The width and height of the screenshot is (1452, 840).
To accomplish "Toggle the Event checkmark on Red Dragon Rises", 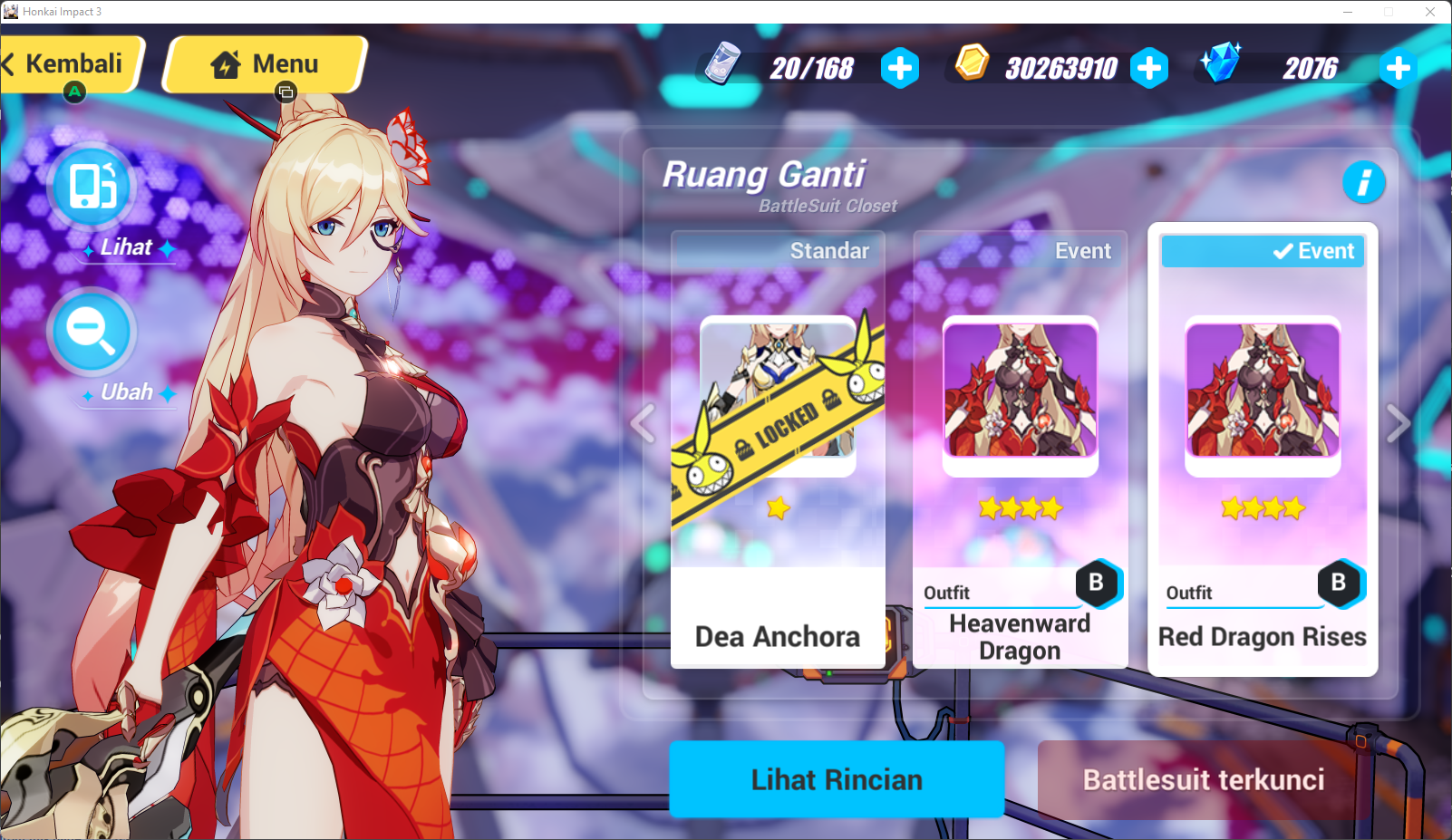I will coord(1281,250).
